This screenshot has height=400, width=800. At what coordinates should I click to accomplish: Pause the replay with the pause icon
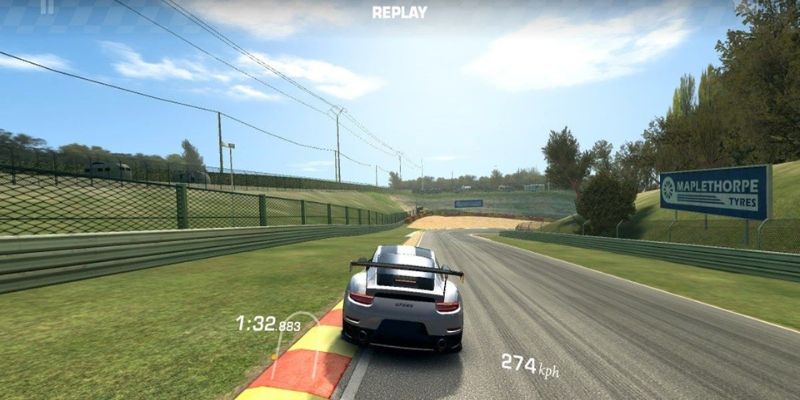pyautogui.click(x=47, y=6)
